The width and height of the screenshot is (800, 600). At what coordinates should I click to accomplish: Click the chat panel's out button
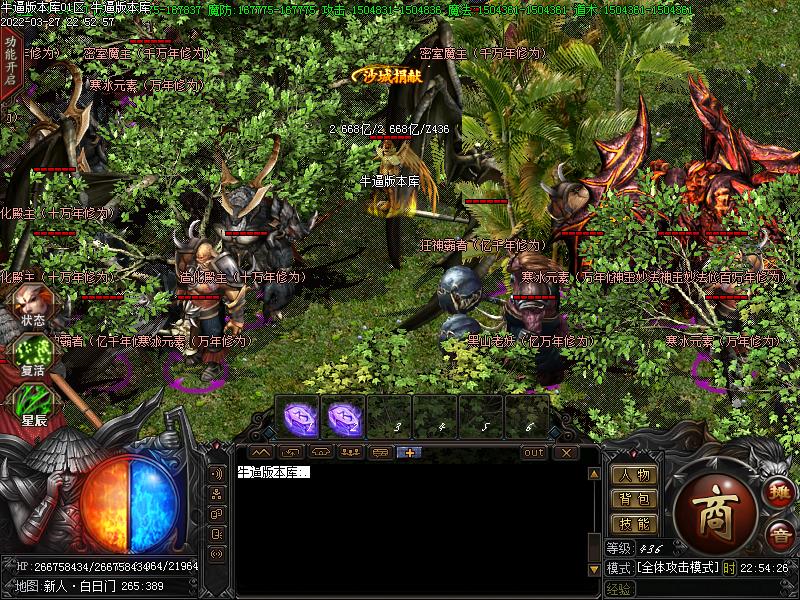[x=534, y=452]
